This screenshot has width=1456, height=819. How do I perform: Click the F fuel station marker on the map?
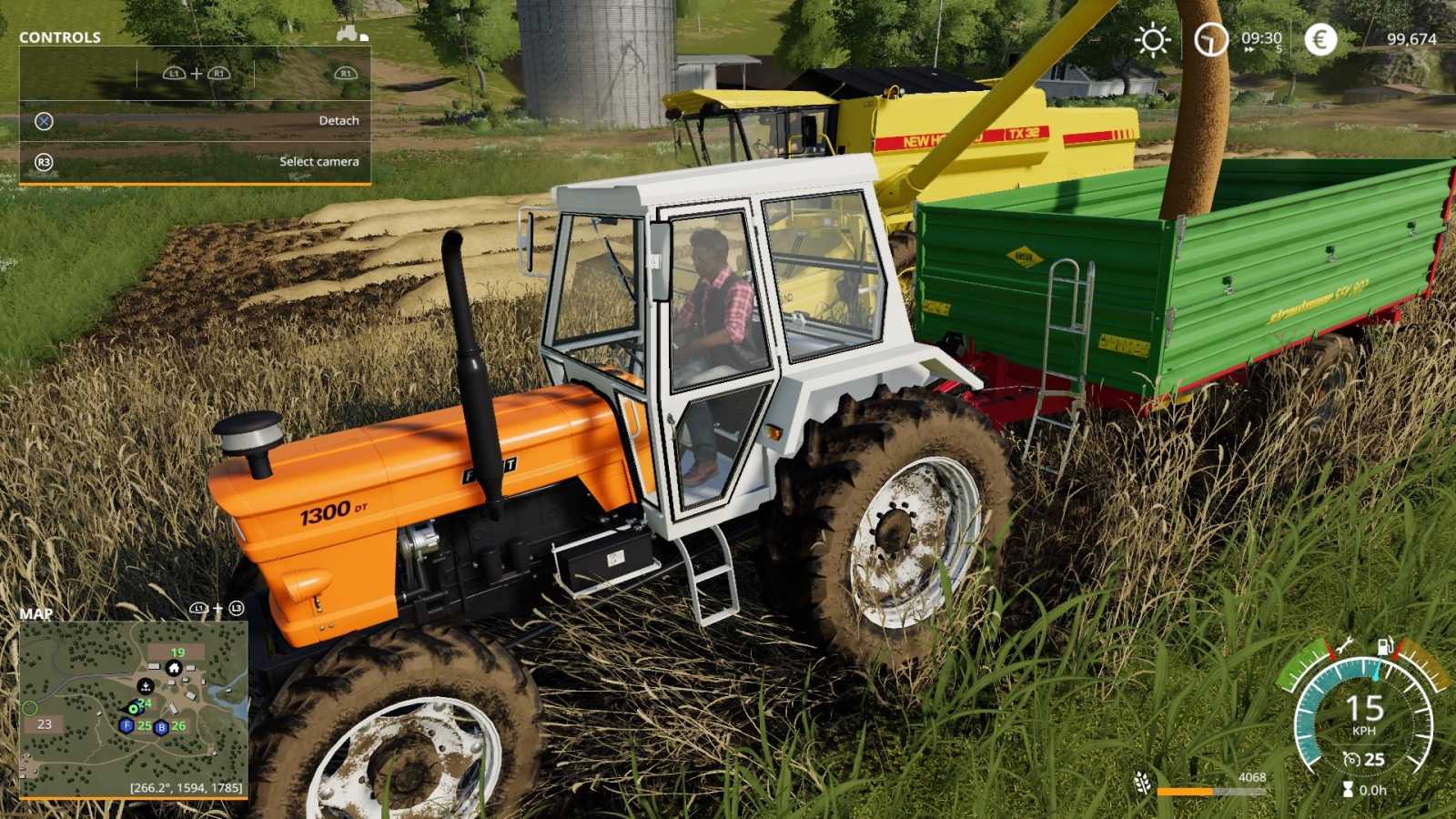126,725
